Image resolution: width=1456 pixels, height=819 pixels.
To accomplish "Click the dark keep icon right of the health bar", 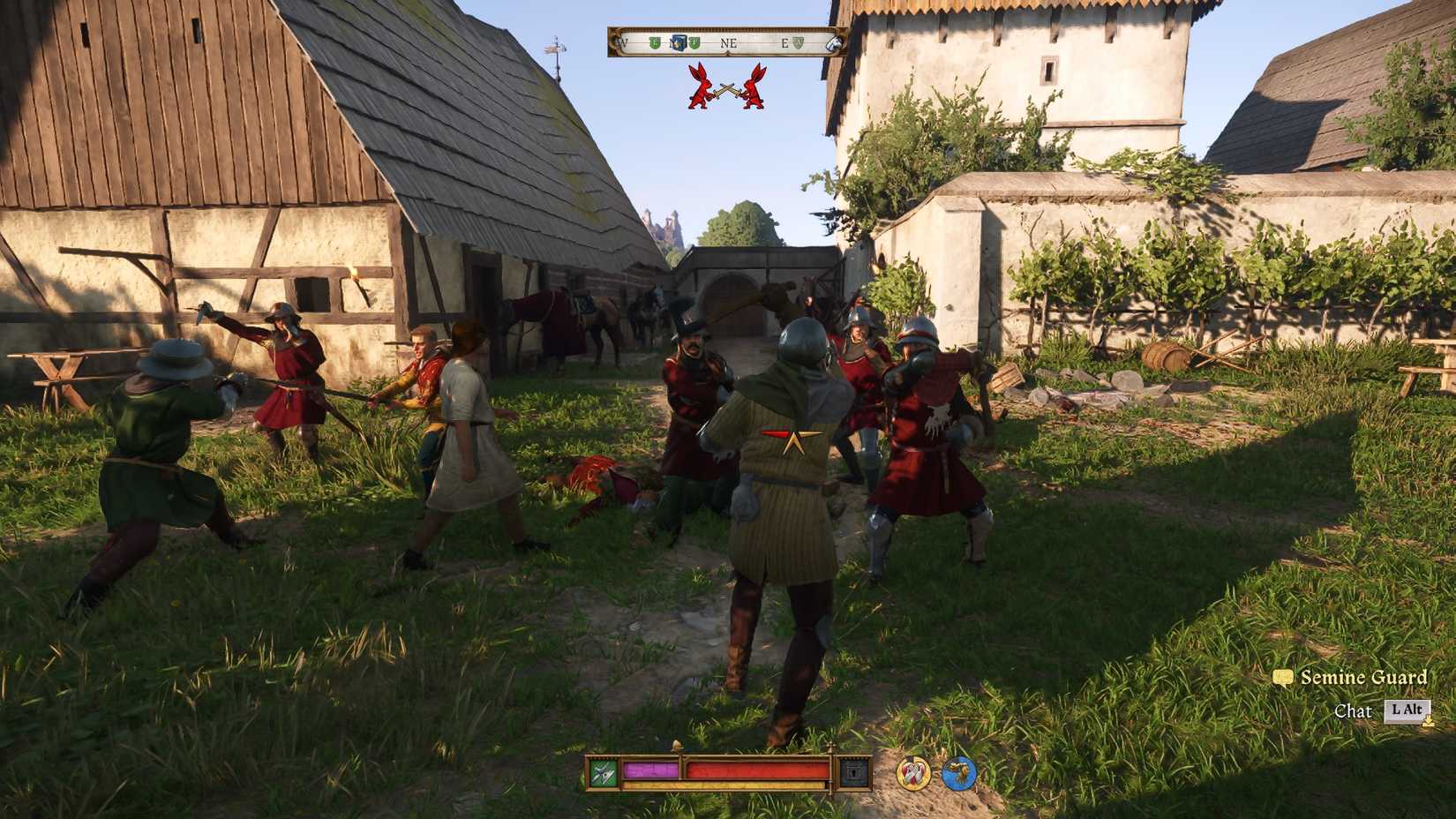I will pos(854,771).
